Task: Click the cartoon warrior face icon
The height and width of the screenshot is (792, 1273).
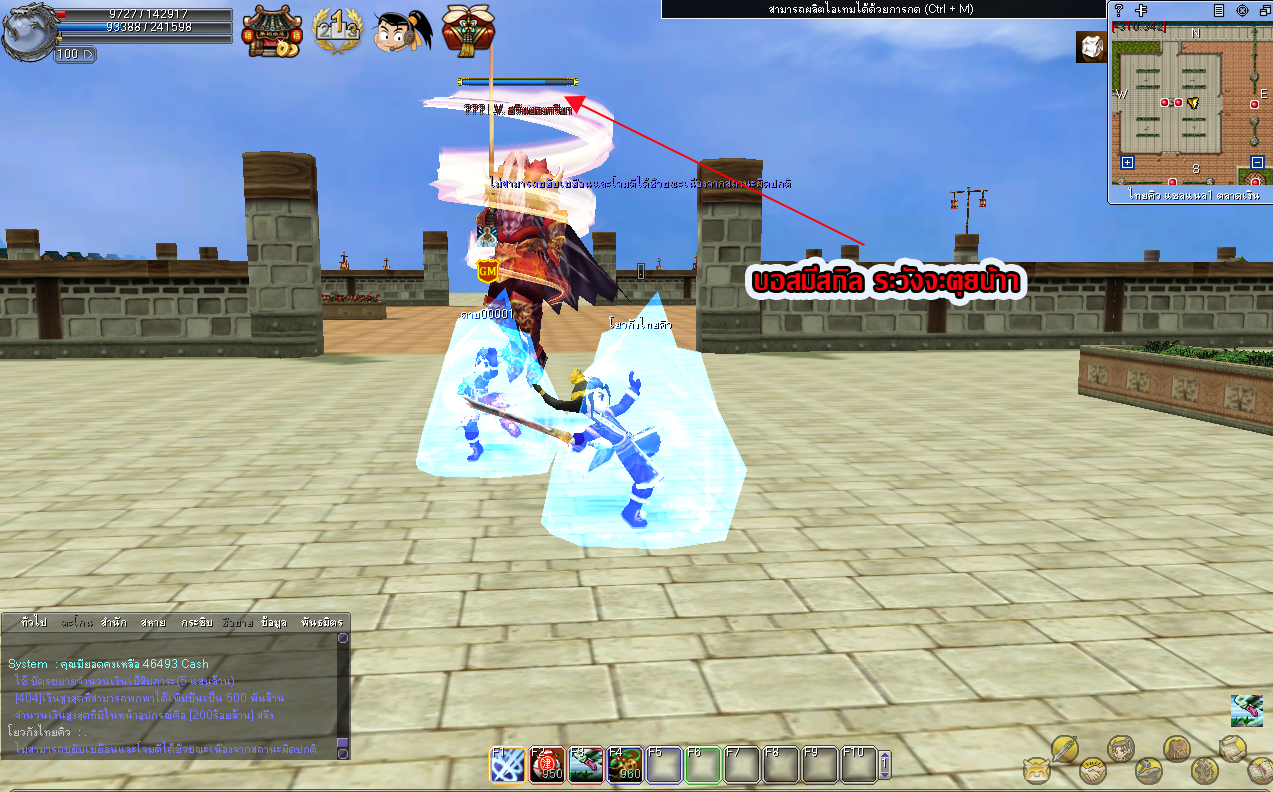Action: coord(402,31)
